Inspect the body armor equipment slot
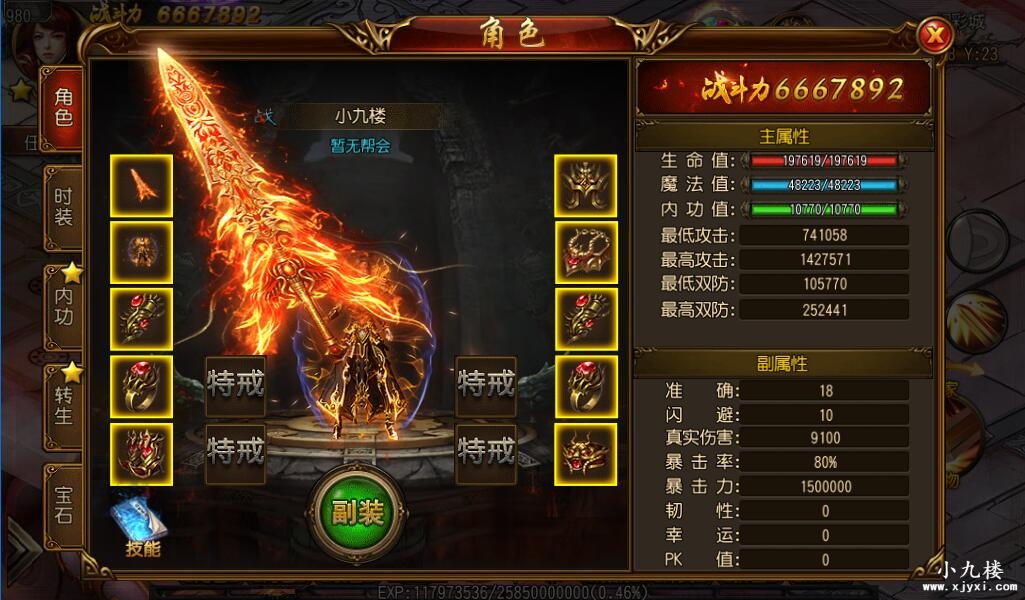The height and width of the screenshot is (600, 1025). click(141, 253)
